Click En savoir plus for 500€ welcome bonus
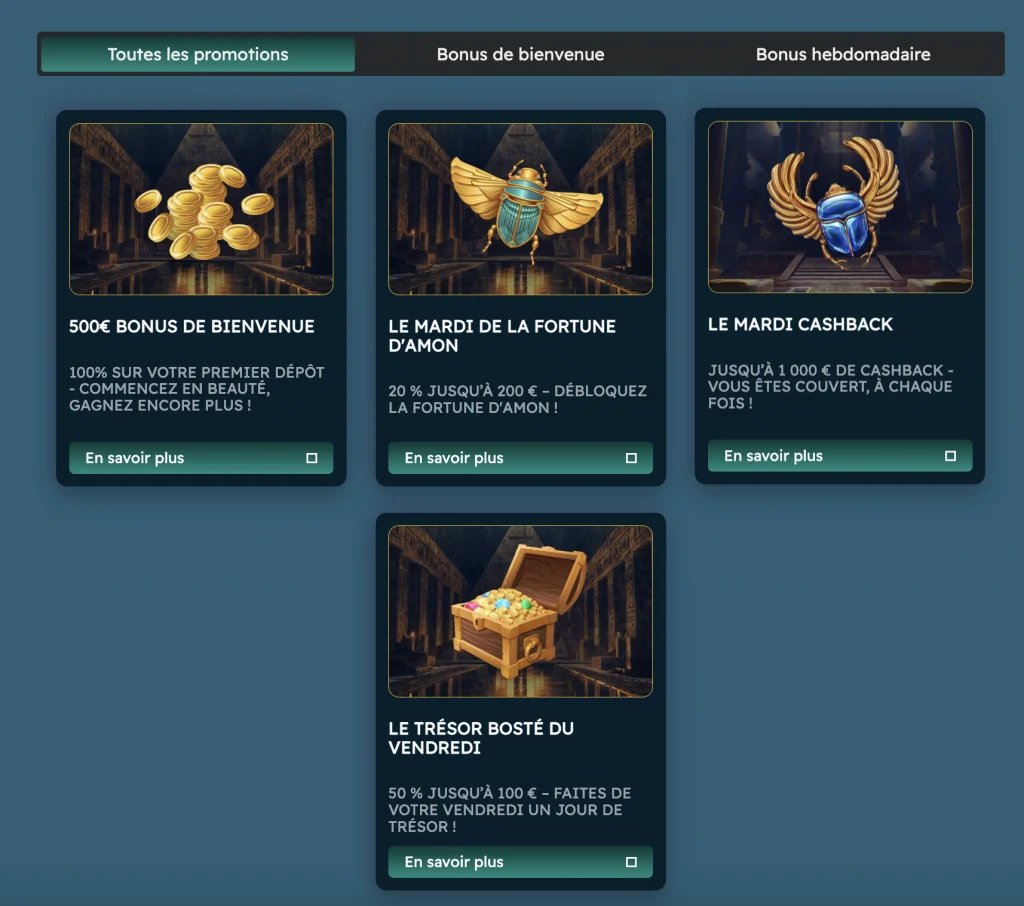The height and width of the screenshot is (906, 1024). 201,458
